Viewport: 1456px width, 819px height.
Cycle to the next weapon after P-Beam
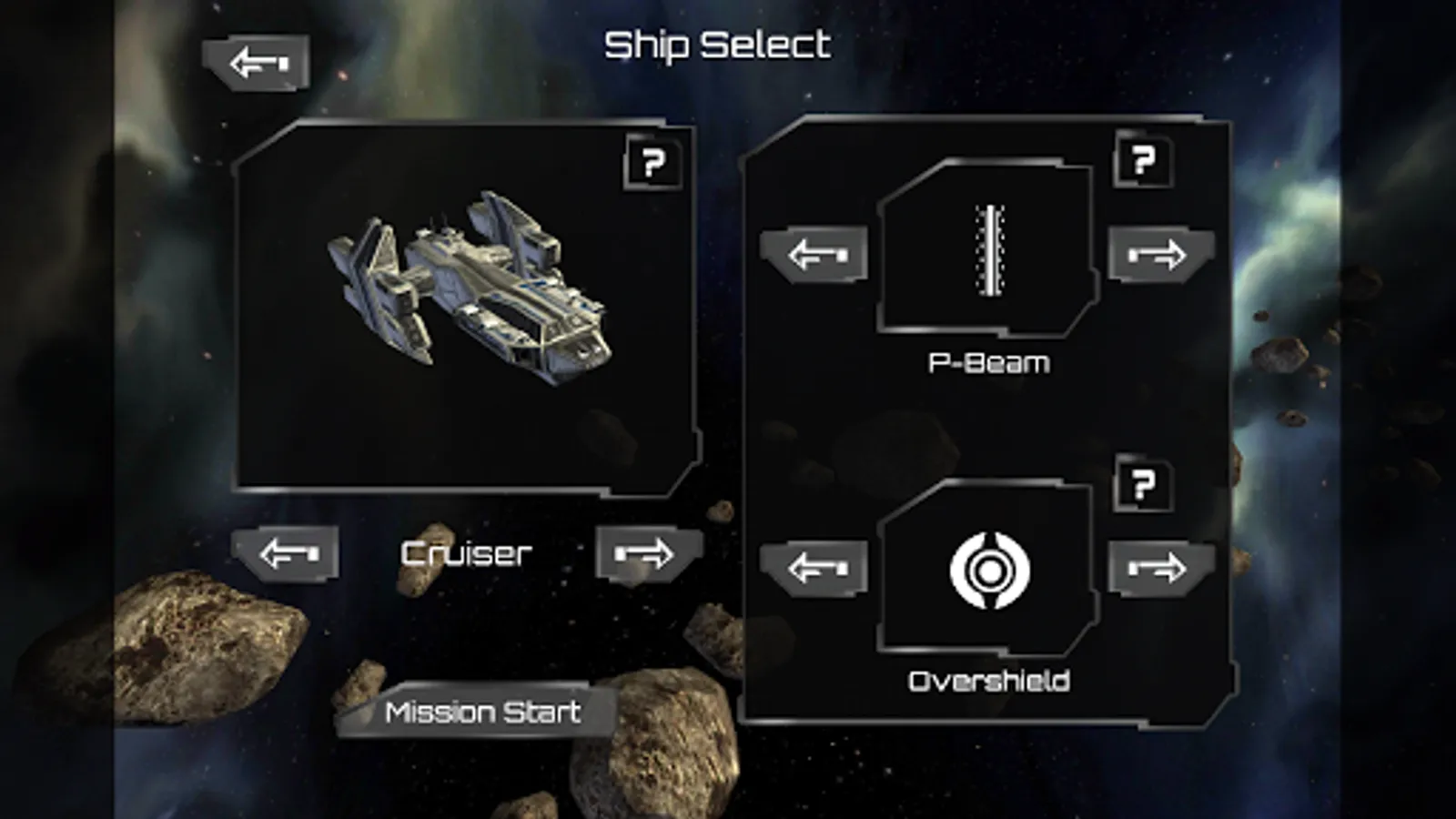coord(1160,254)
